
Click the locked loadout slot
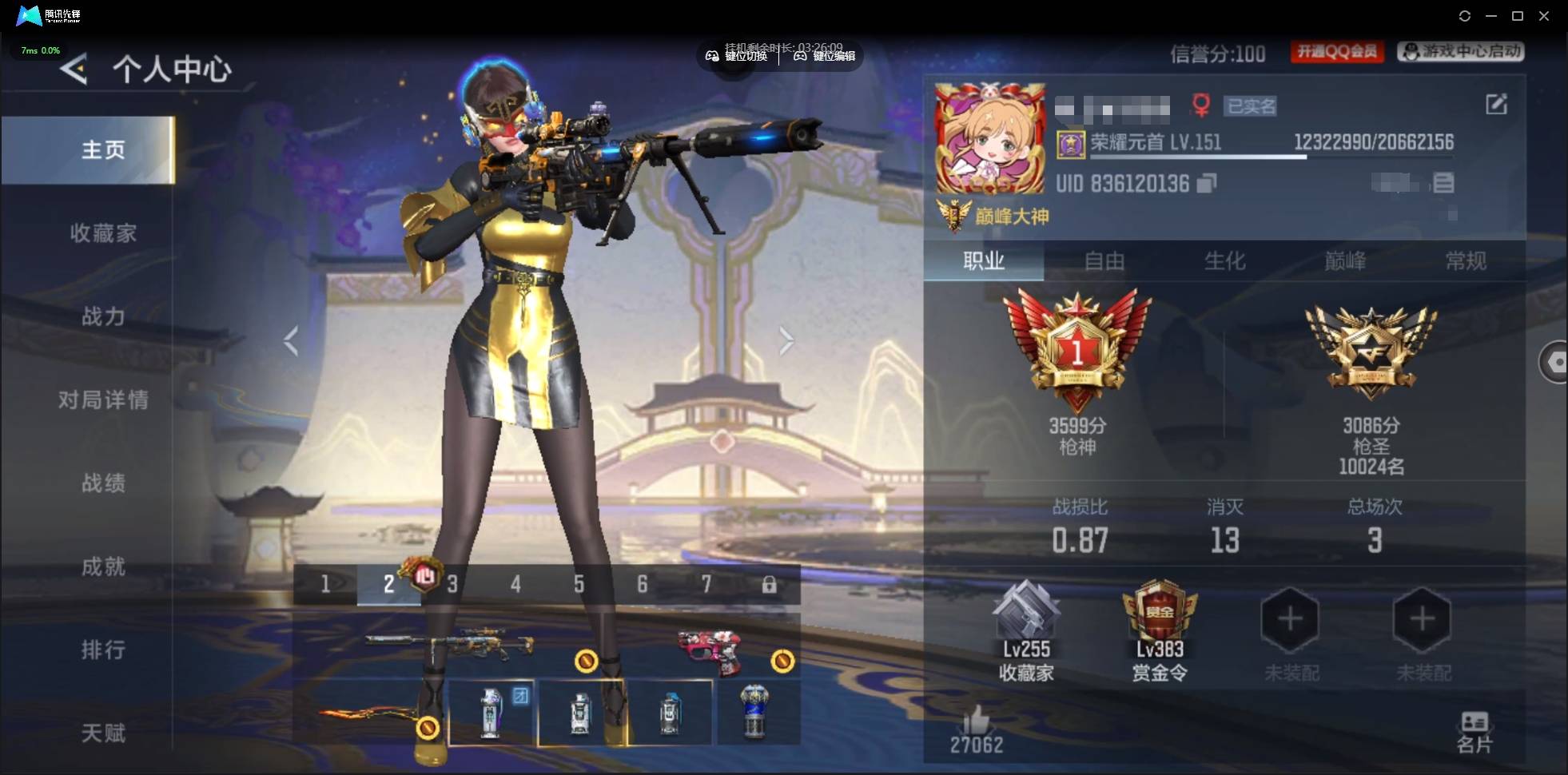tap(770, 584)
